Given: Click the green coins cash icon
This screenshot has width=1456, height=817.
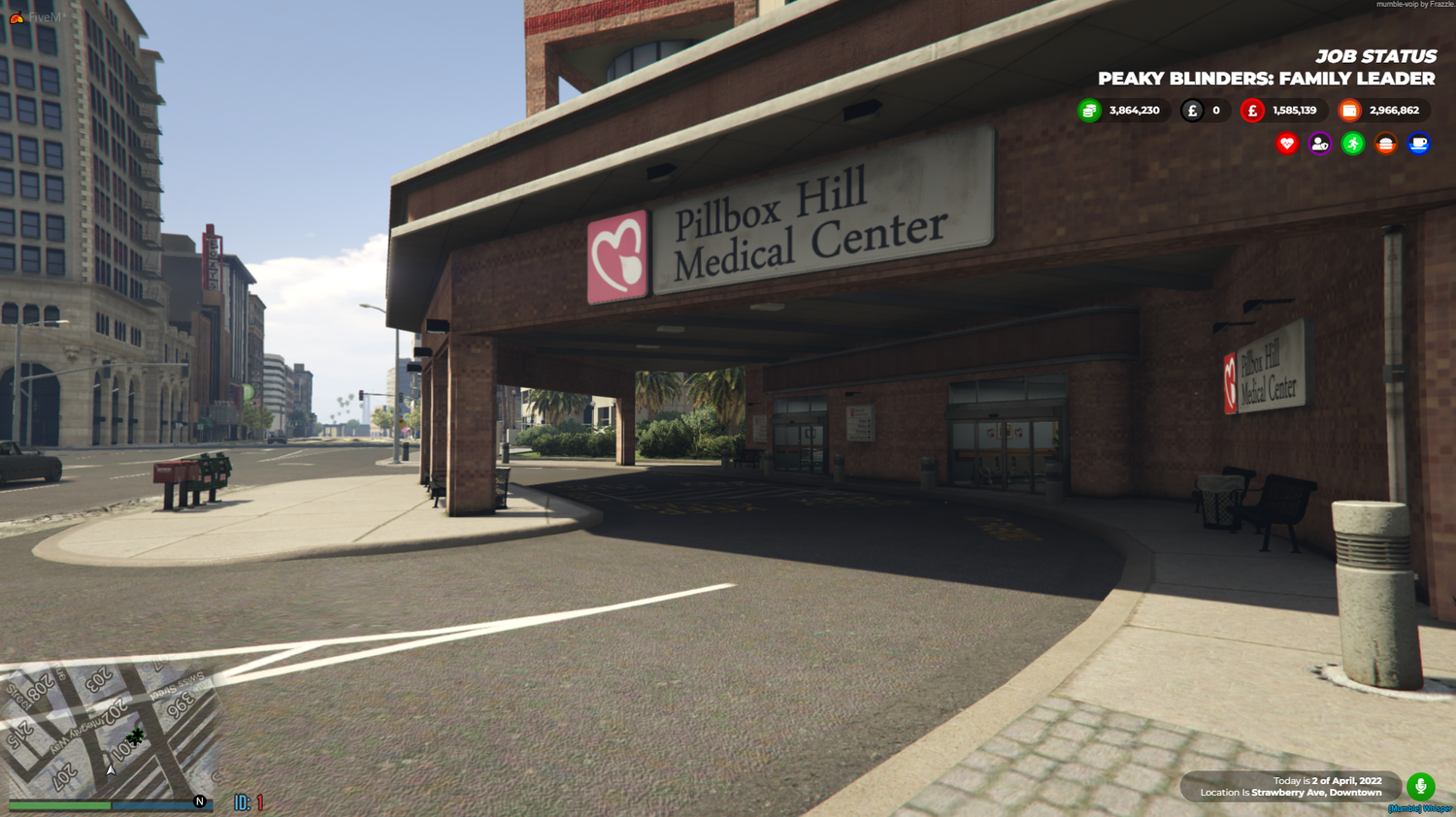Looking at the screenshot, I should pyautogui.click(x=1089, y=110).
